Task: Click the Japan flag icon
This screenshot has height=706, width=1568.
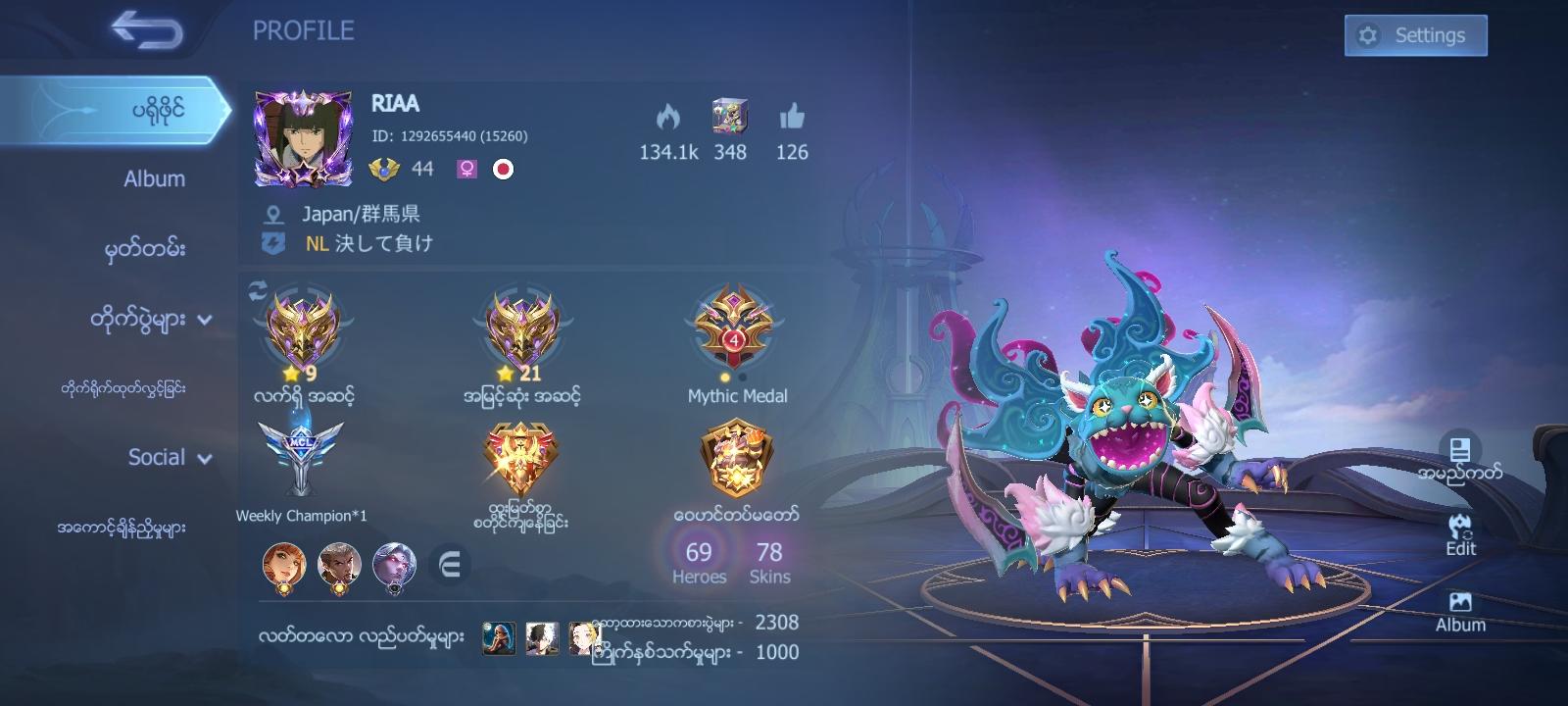Action: 504,169
